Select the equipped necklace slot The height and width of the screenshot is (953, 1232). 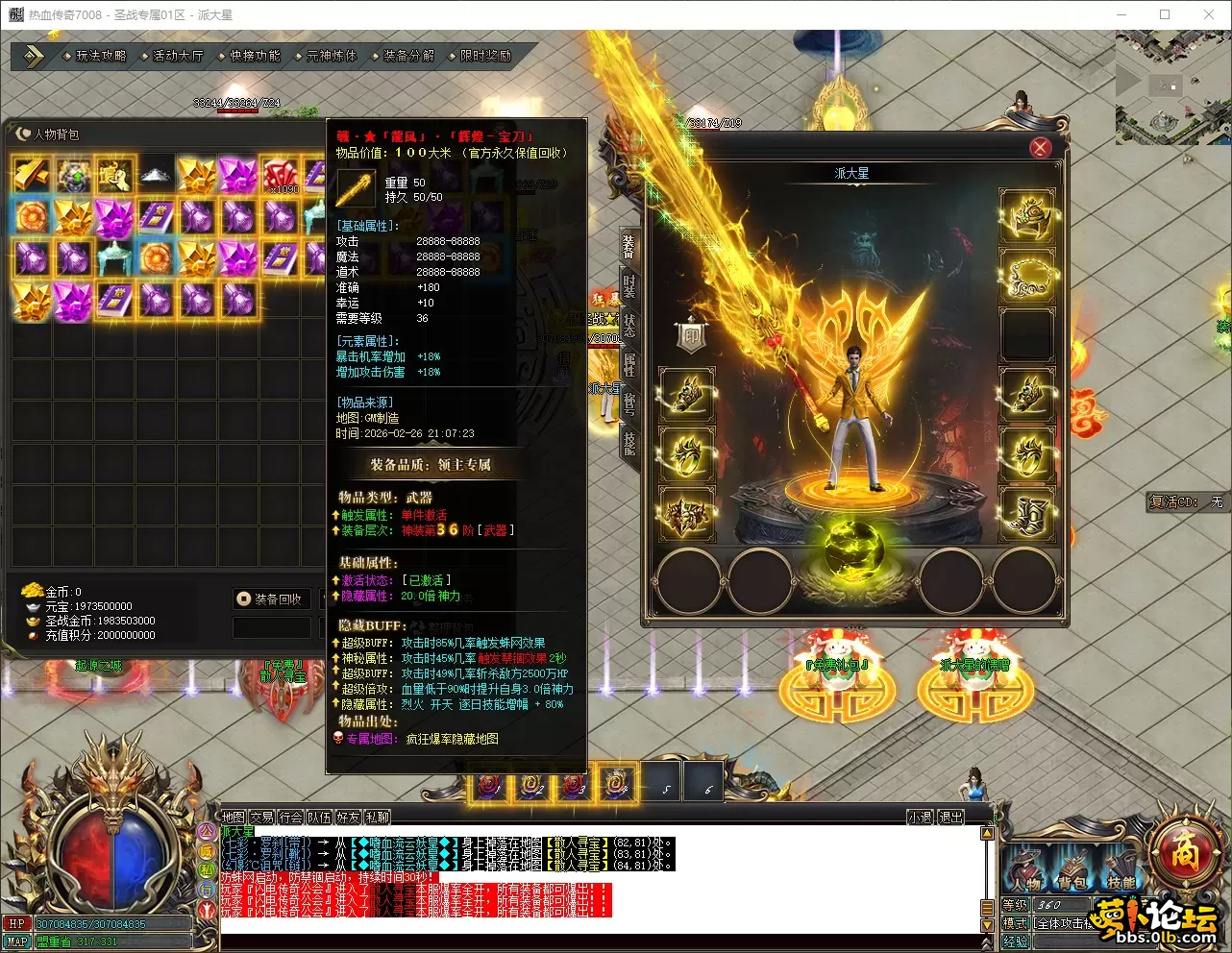point(1027,276)
